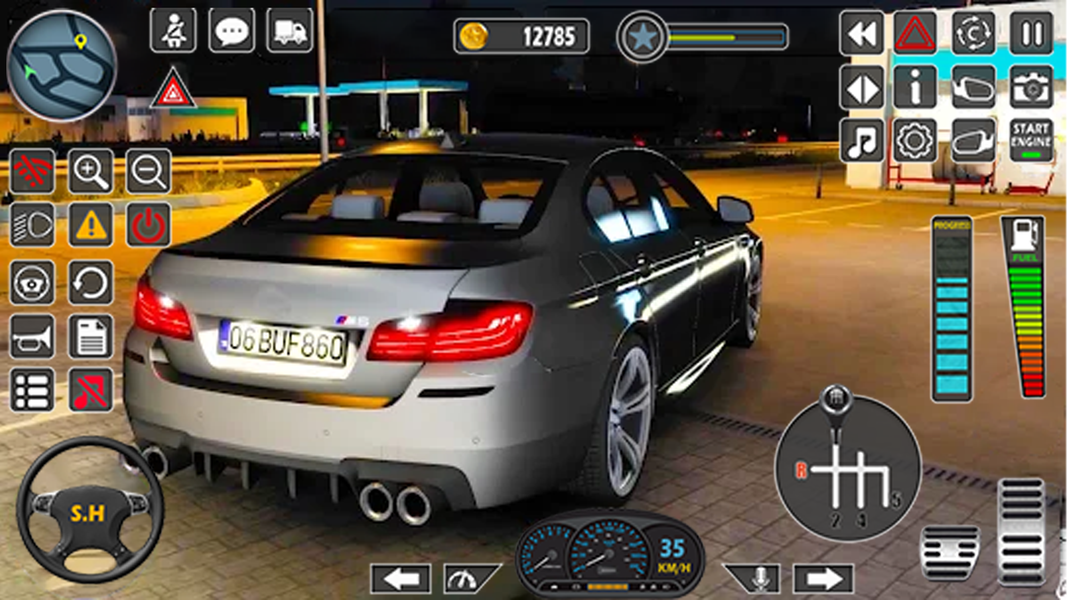Image resolution: width=1067 pixels, height=600 pixels.
Task: Fasten the seatbelt icon button
Action: point(173,31)
